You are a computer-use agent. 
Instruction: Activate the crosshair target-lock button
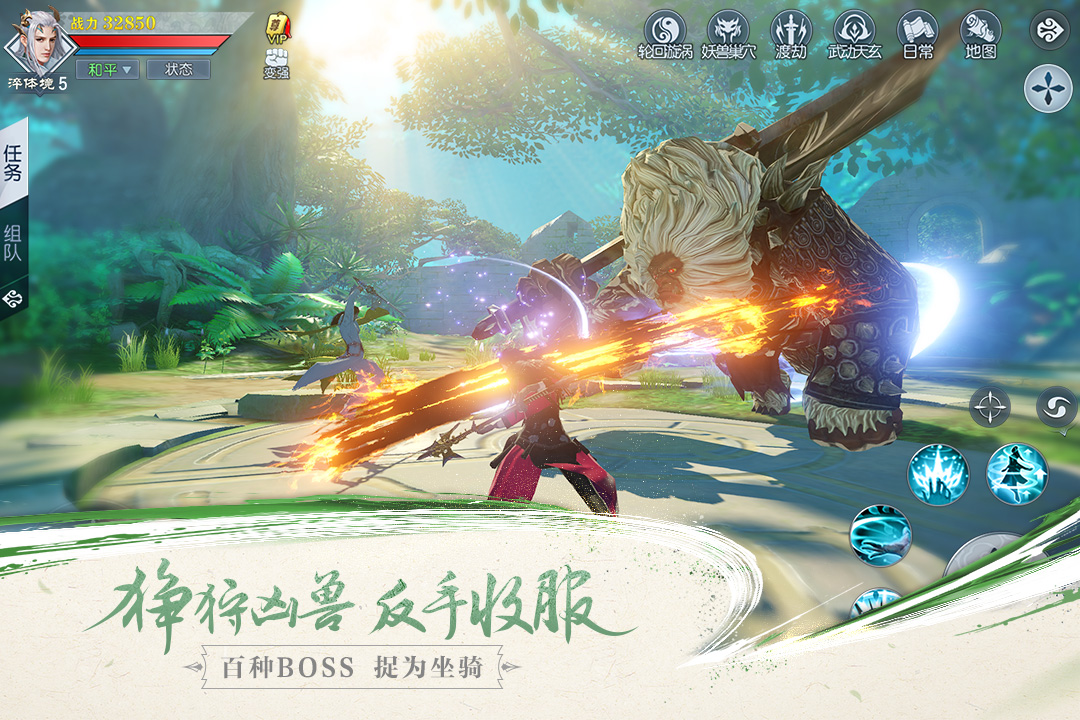[990, 408]
